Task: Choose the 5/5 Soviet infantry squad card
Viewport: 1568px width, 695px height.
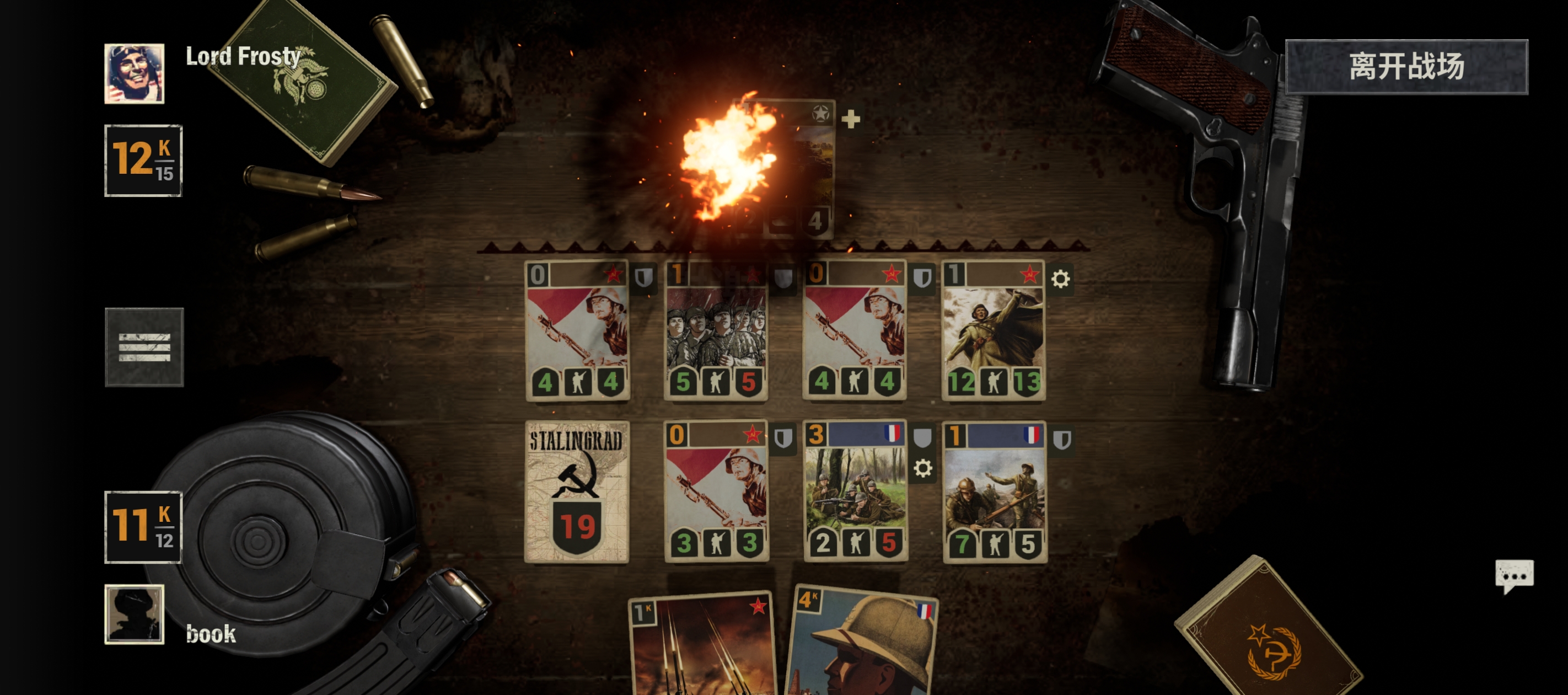Action: [716, 331]
